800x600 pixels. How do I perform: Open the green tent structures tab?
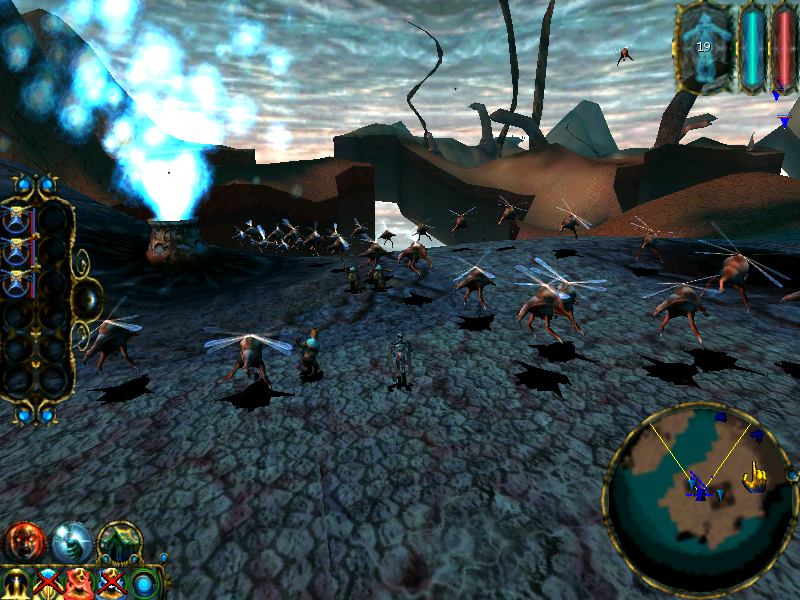(x=119, y=541)
